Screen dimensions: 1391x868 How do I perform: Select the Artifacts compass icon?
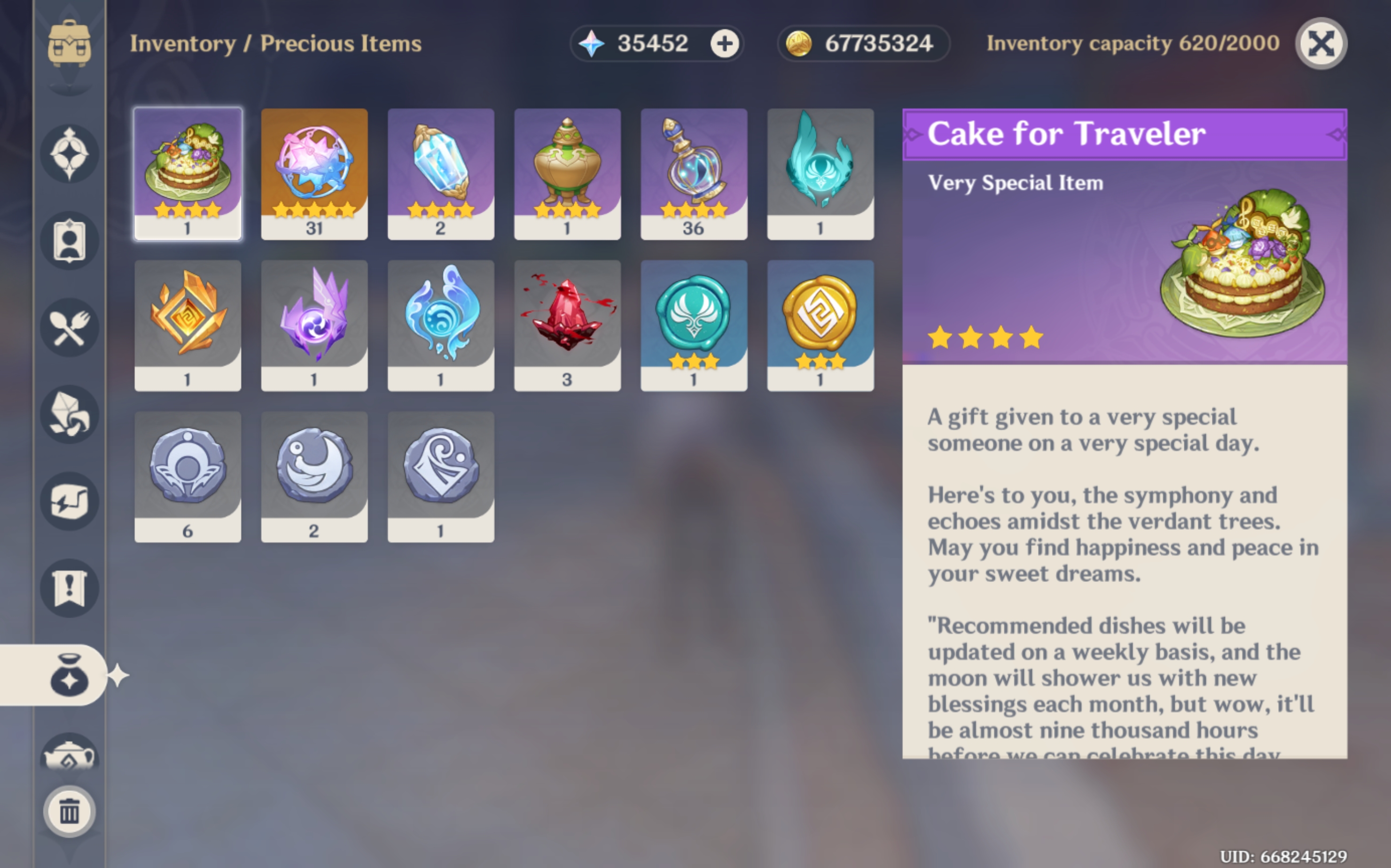coord(69,153)
